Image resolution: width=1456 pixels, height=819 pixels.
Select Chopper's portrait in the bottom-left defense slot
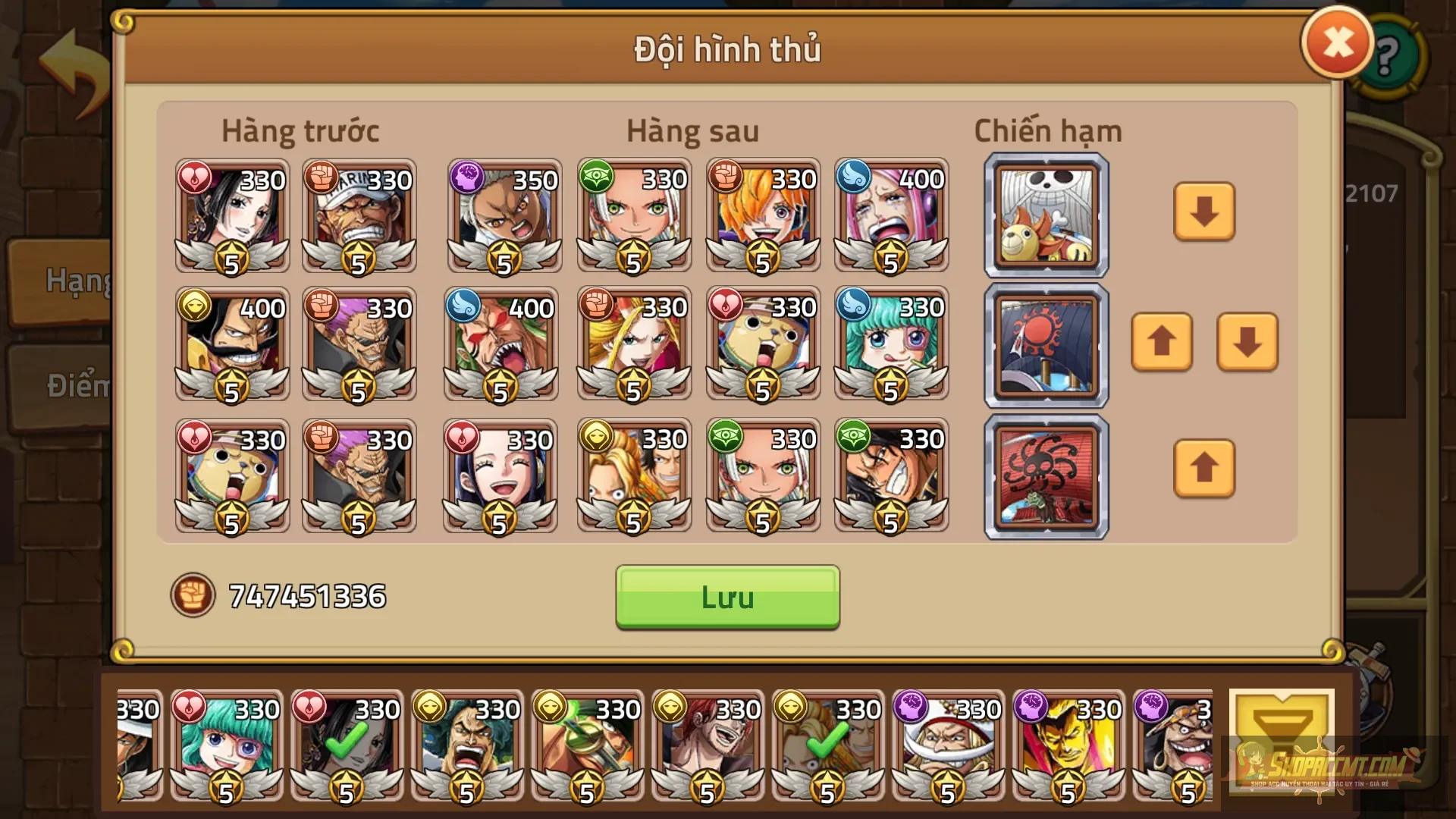(231, 476)
